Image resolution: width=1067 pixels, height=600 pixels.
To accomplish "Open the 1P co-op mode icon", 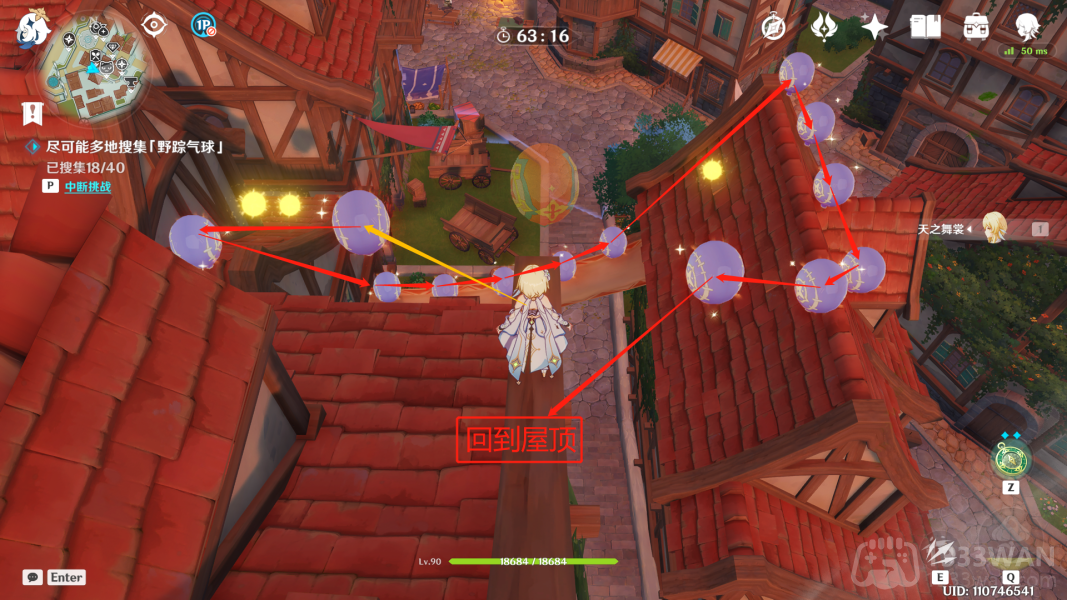I will tap(203, 25).
